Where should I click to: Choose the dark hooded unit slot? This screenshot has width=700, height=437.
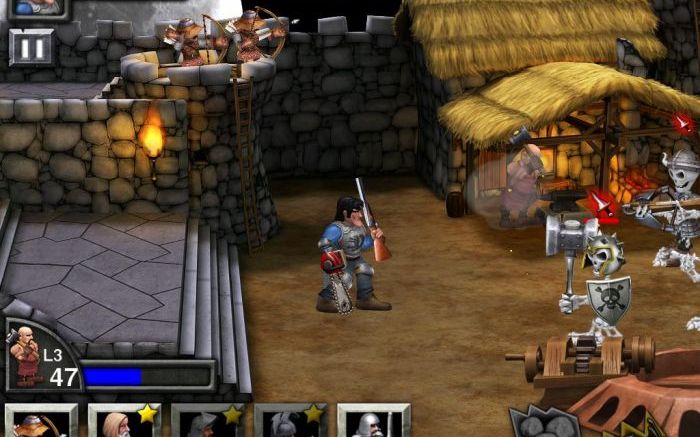207,421
